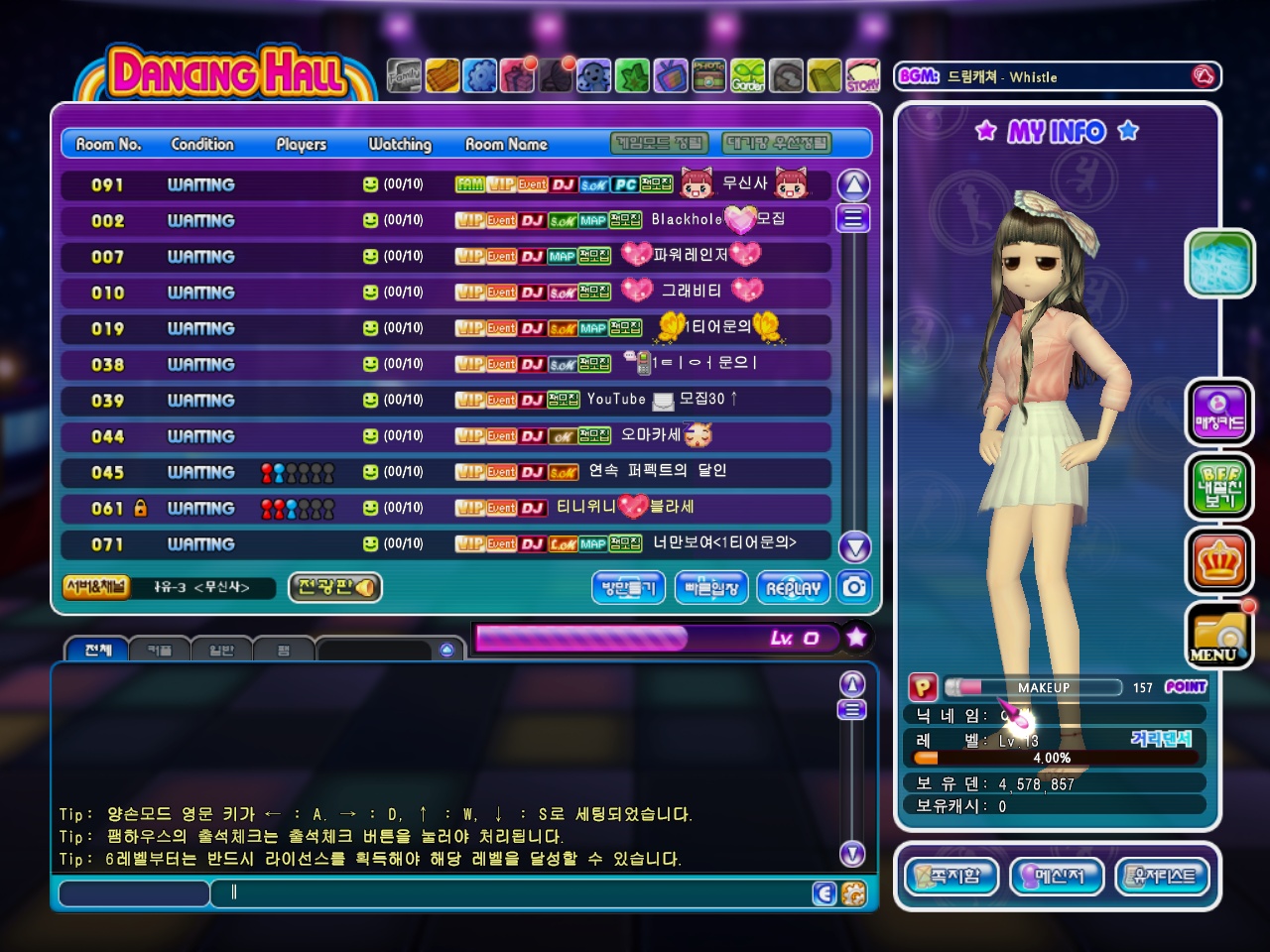Viewport: 1270px width, 952px height.
Task: Open the STORY icon in the top toolbar
Action: point(862,76)
